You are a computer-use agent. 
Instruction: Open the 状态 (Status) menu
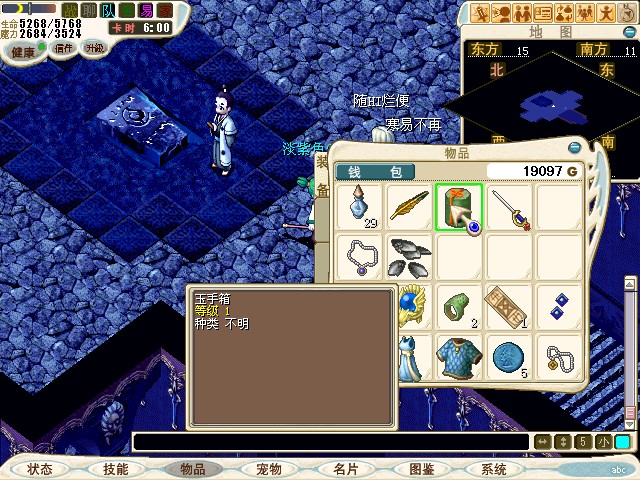[x=40, y=468]
